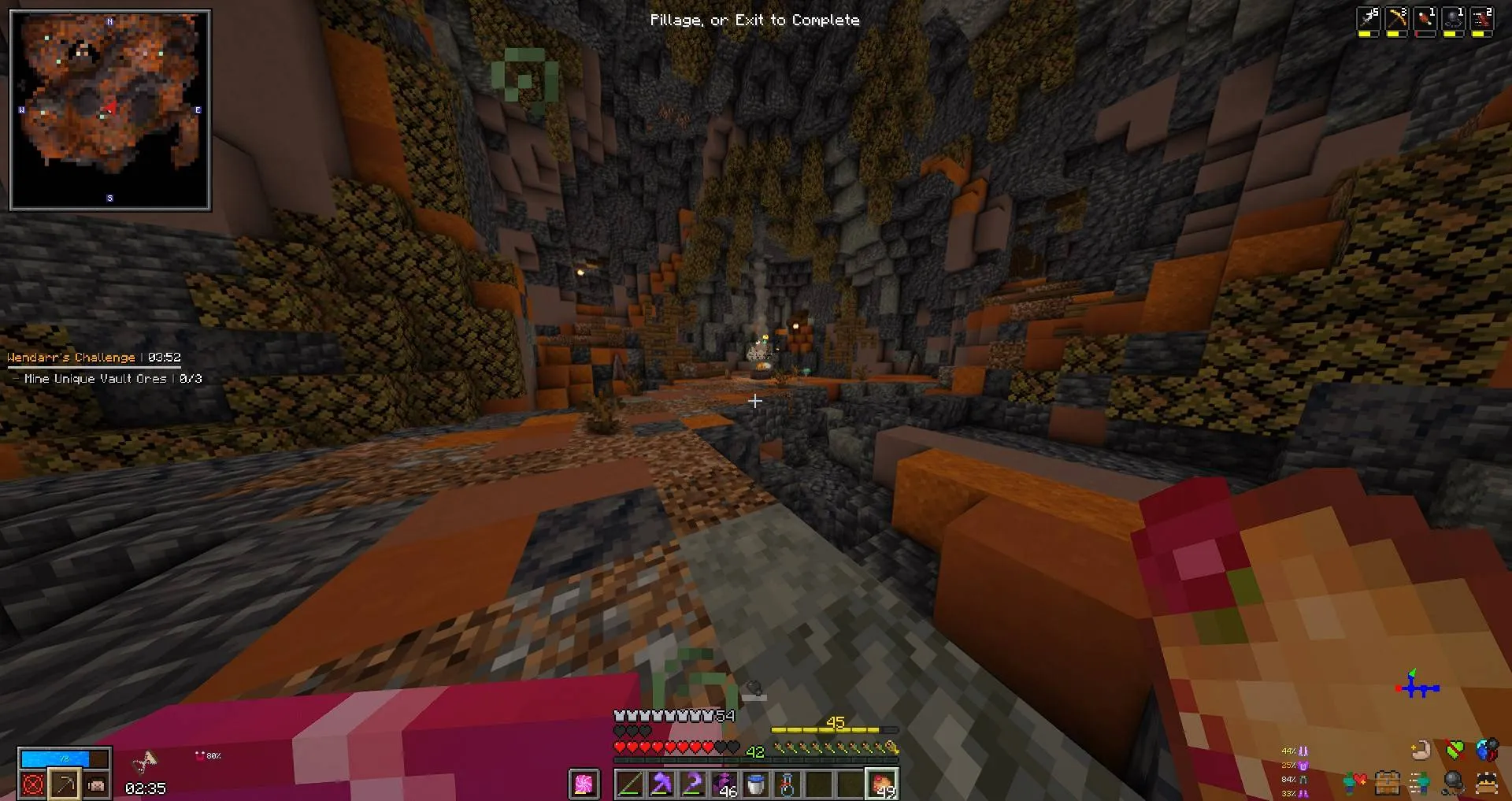Click the sword ability slot in top-right HUD
This screenshot has height=801, width=1512.
pos(1368,18)
